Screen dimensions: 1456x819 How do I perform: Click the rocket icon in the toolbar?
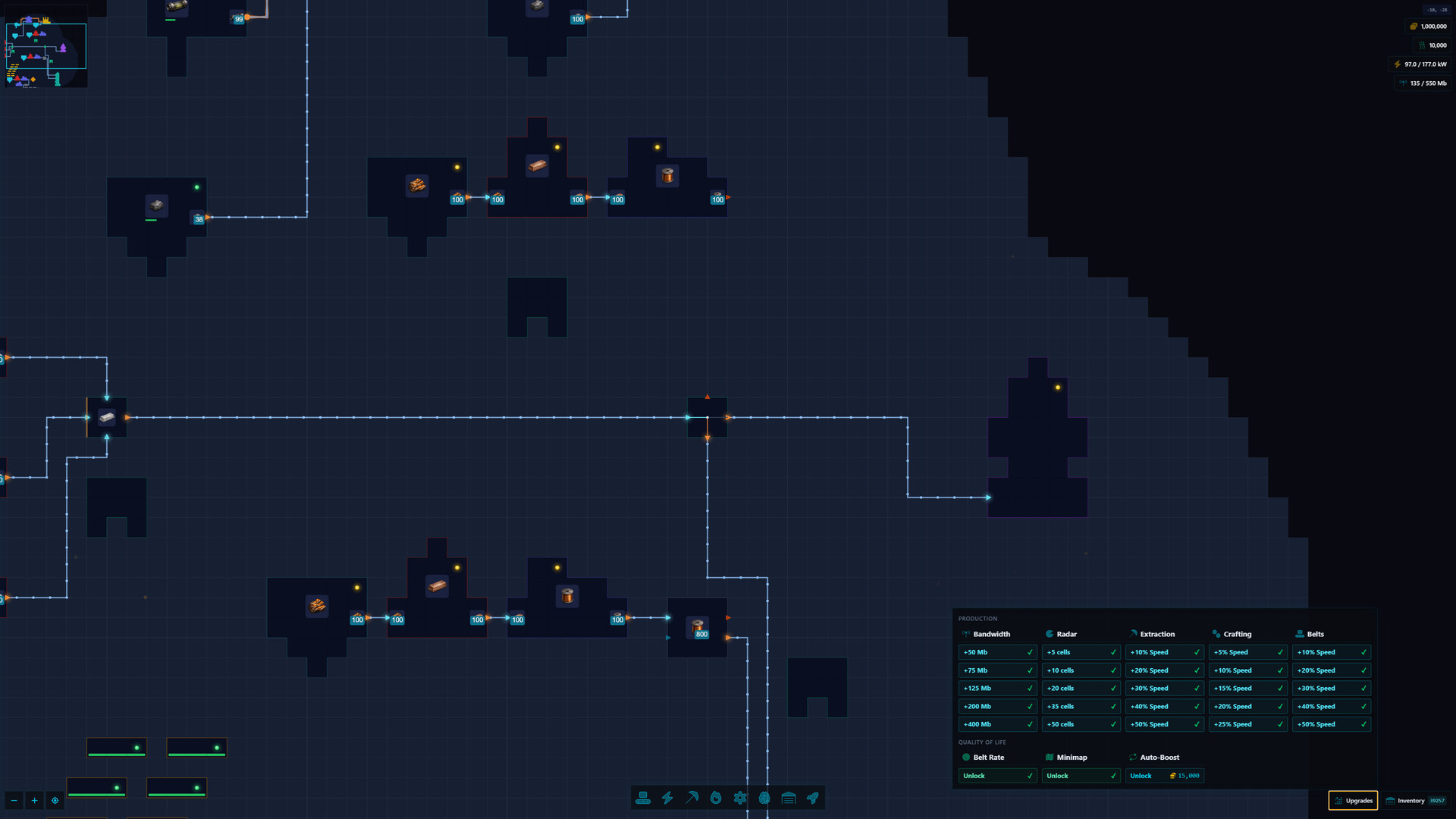[x=812, y=798]
